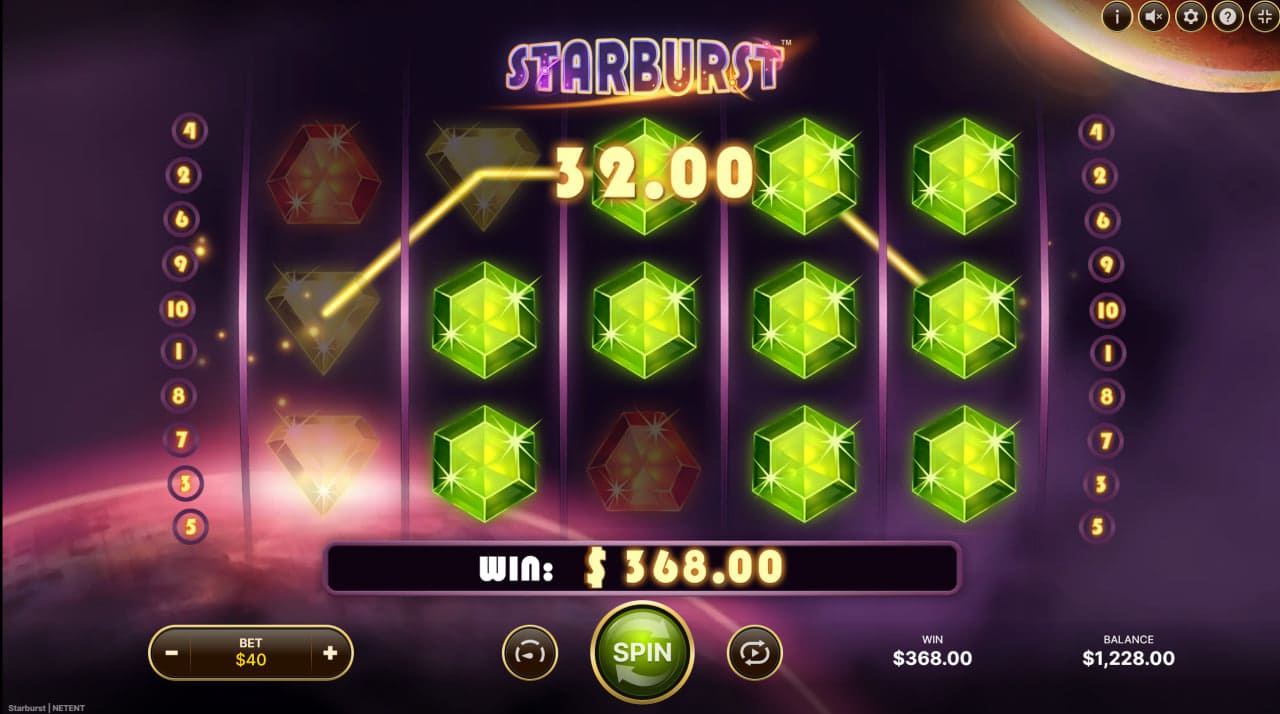The image size is (1280, 714).
Task: Exit fullscreen with the collapse arrows icon
Action: (x=1263, y=16)
